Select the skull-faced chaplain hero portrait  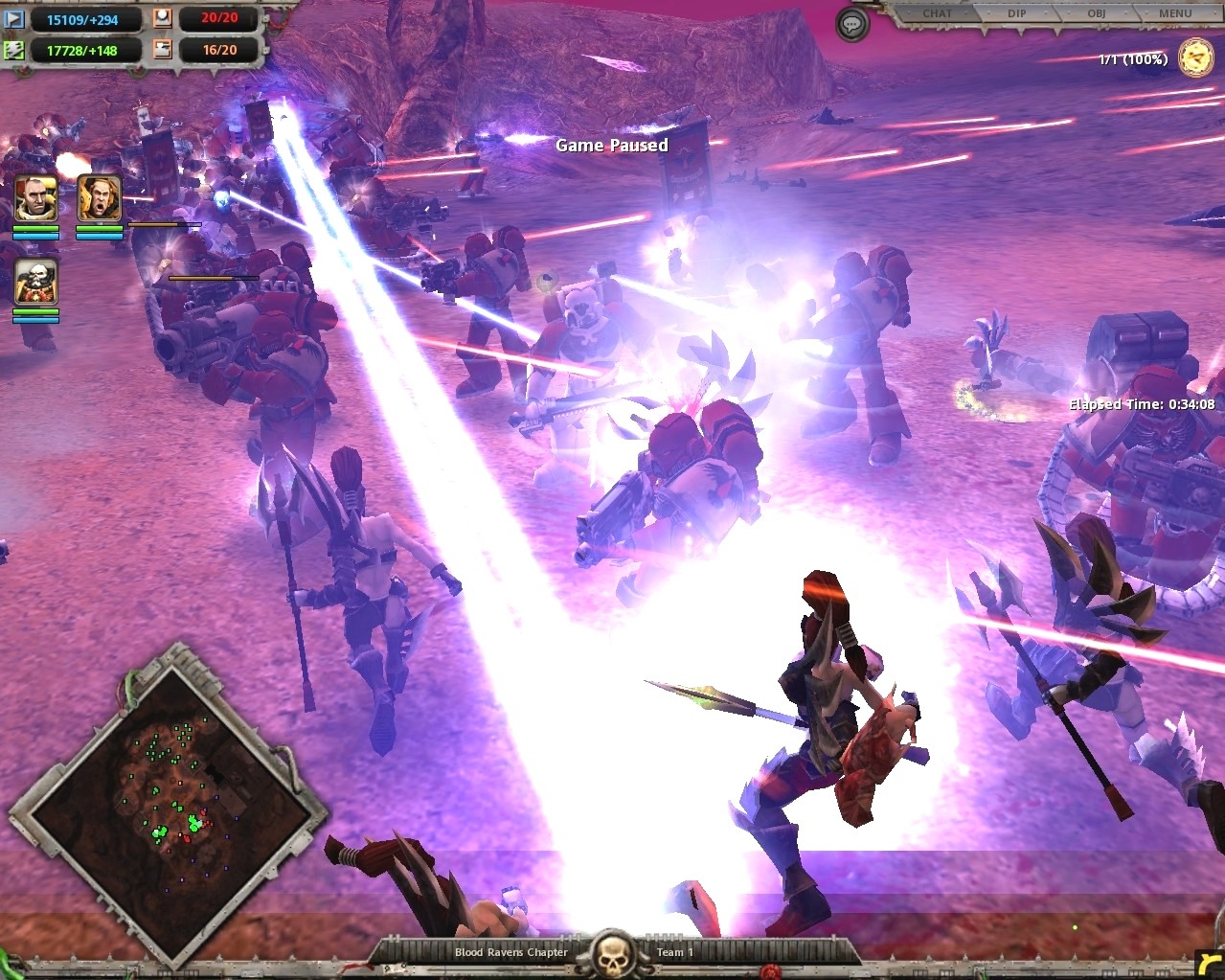click(36, 282)
